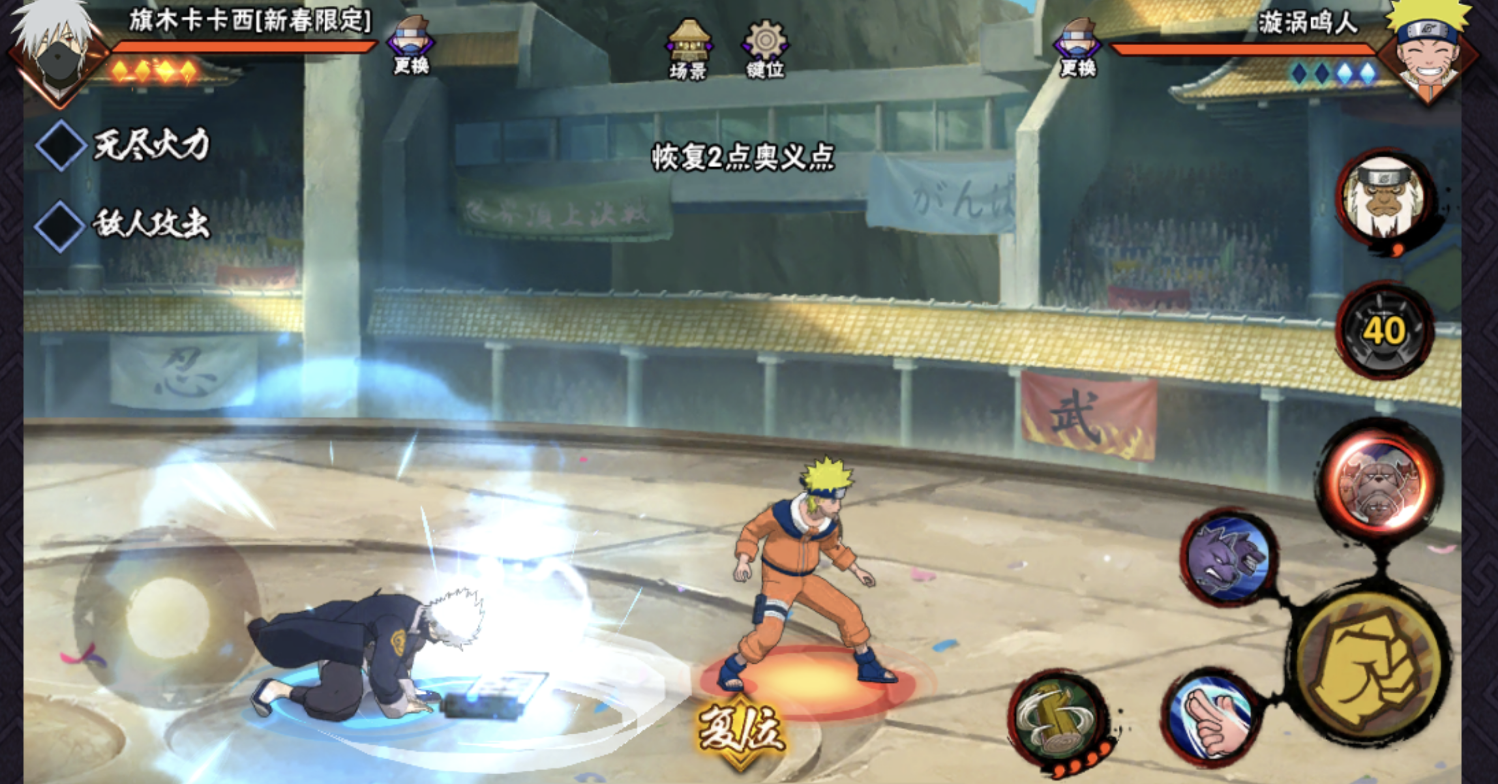Tap the secret scroll button showing 40
Screen dimensions: 1498x784
1384,330
